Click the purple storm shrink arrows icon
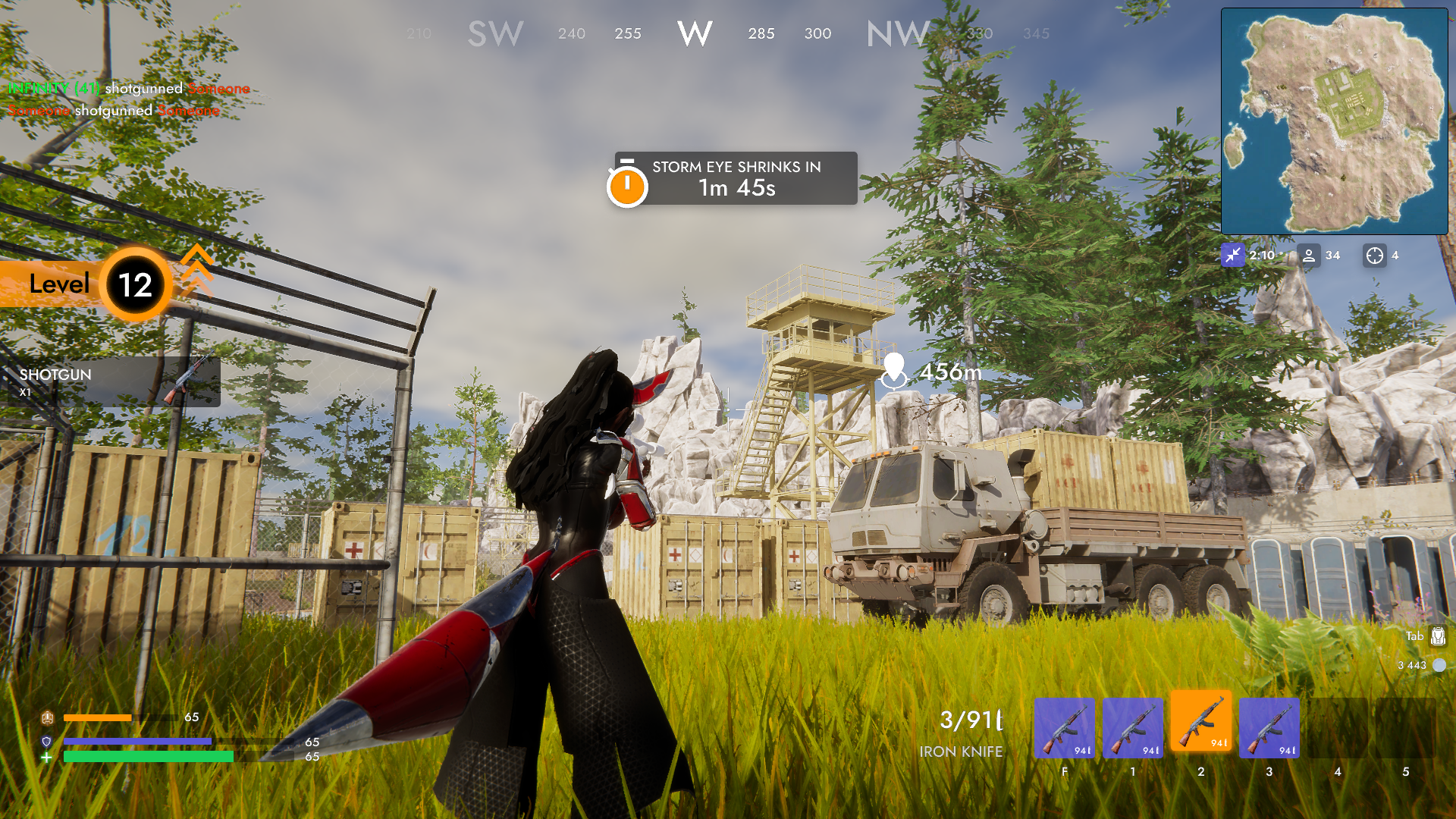The image size is (1456, 819). click(x=1235, y=256)
